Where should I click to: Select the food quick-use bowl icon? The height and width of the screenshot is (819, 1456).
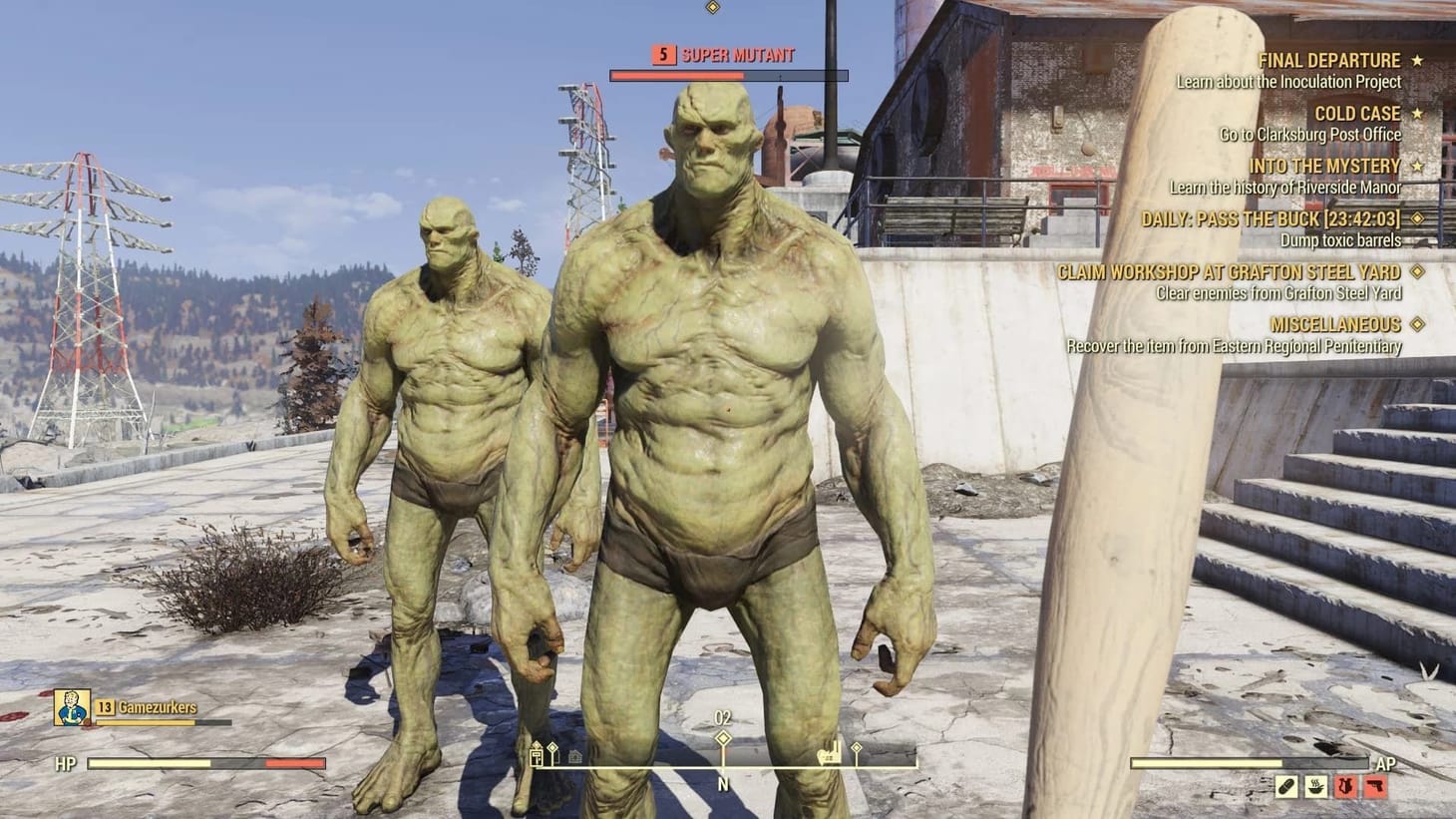[x=1315, y=786]
